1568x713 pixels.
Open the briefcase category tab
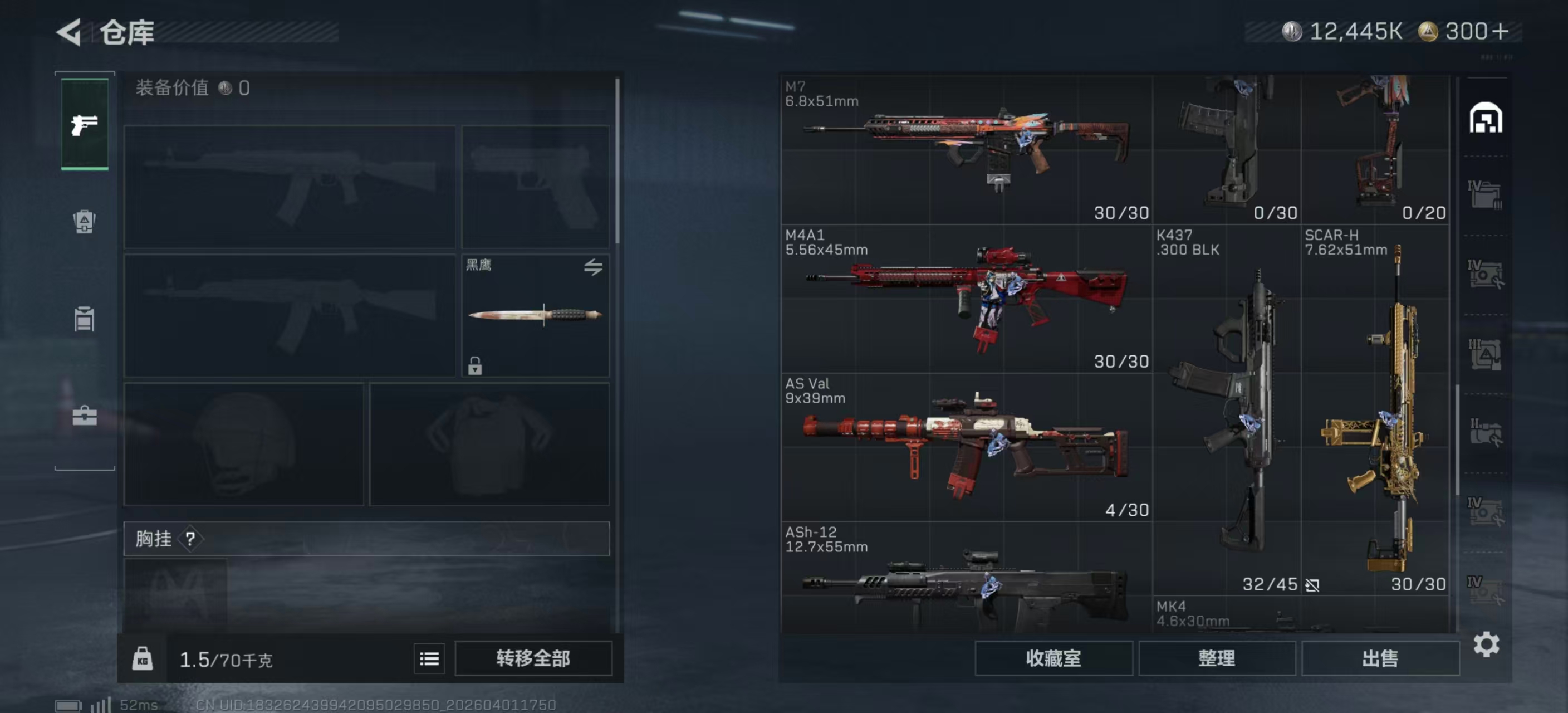[x=85, y=416]
